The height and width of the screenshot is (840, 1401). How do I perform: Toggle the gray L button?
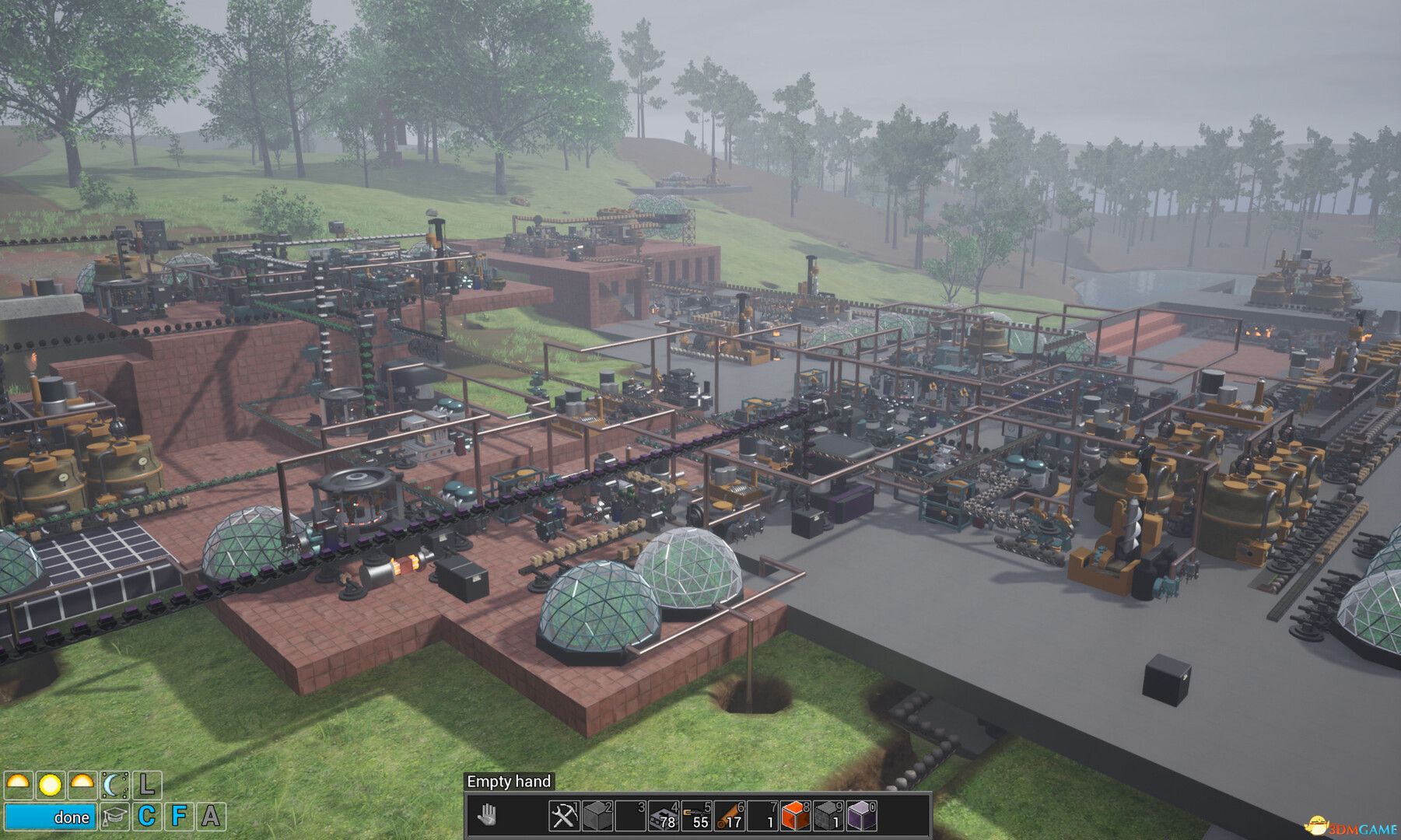[x=147, y=785]
